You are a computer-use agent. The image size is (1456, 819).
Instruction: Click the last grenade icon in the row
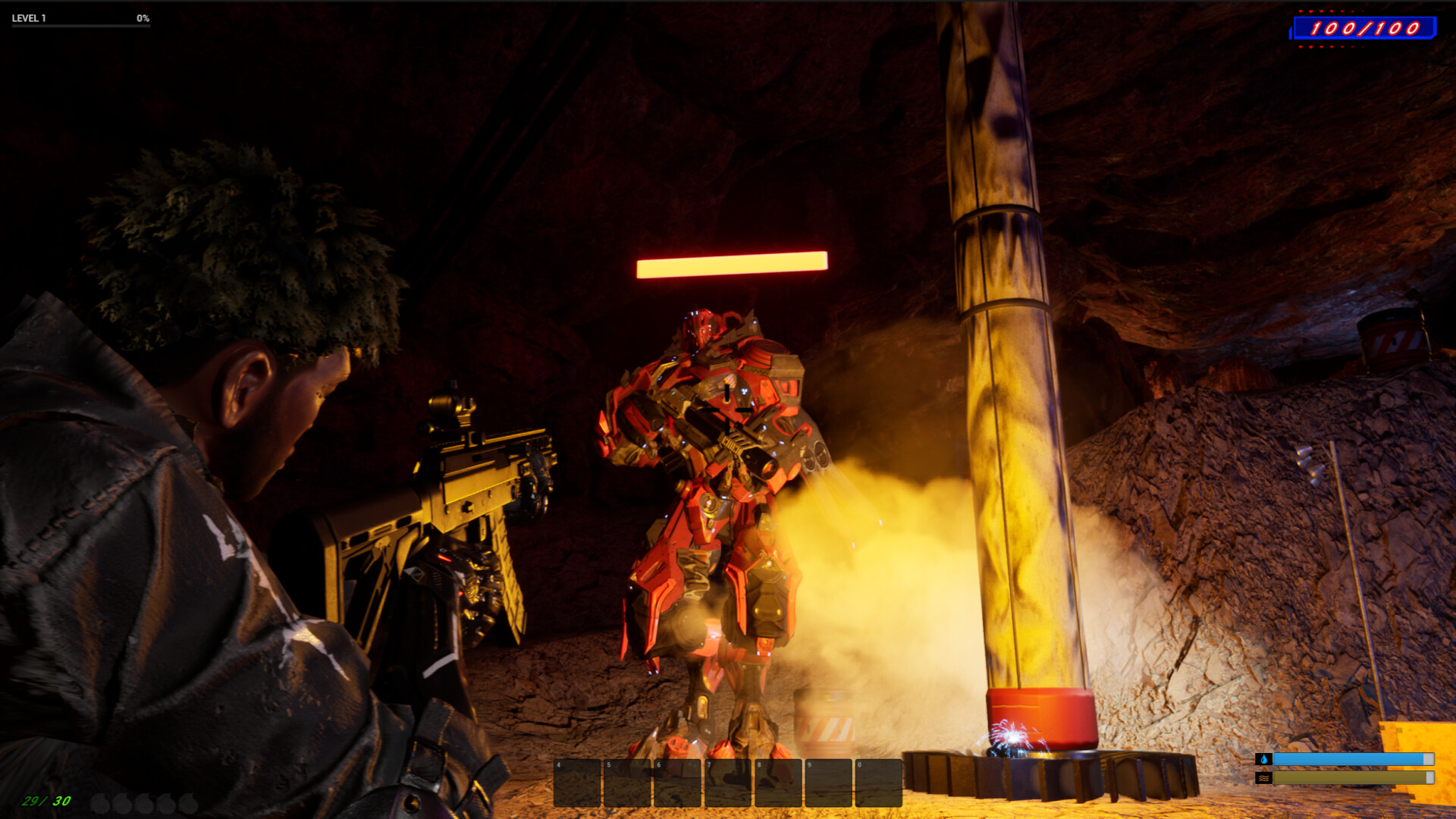(x=187, y=804)
